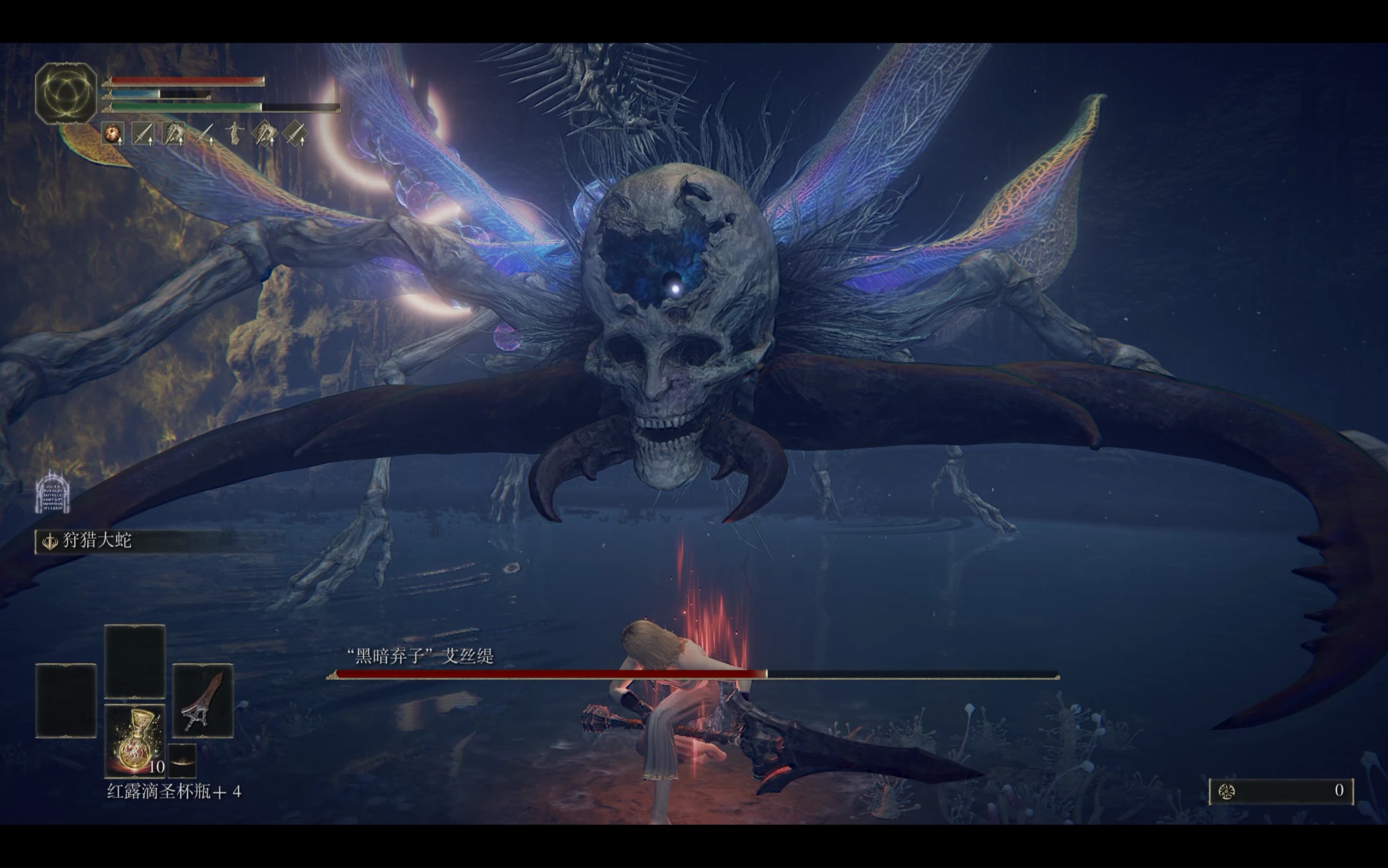Click the golden Elden Ring emblem

click(66, 93)
